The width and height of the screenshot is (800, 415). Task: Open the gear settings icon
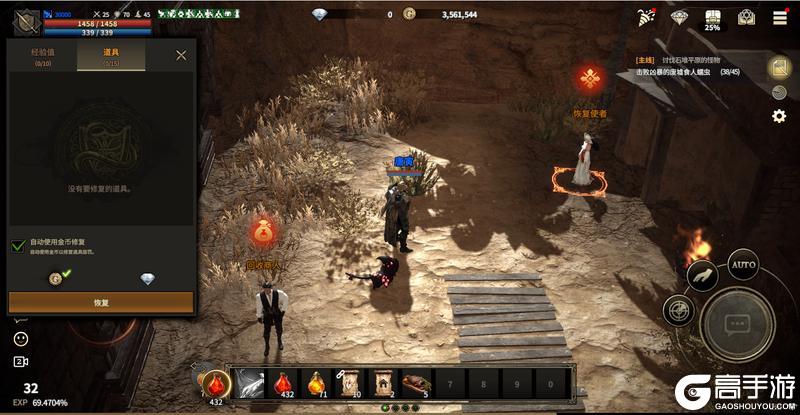coord(778,116)
